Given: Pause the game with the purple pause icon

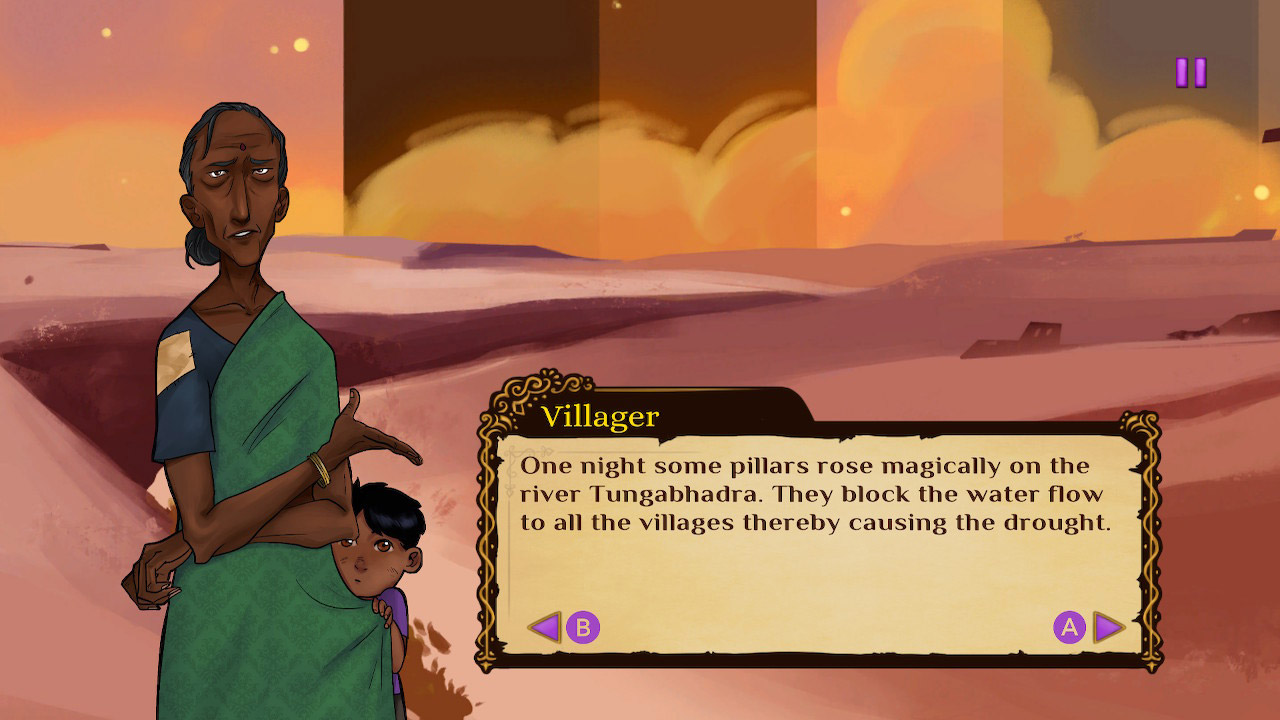Looking at the screenshot, I should [1190, 72].
